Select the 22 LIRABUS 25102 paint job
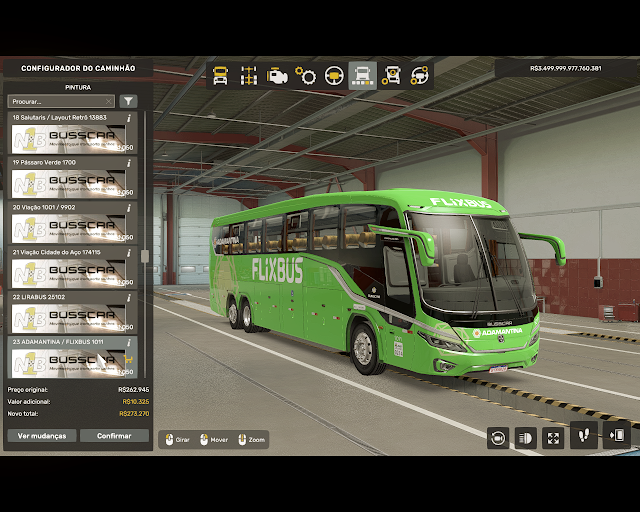 click(70, 318)
